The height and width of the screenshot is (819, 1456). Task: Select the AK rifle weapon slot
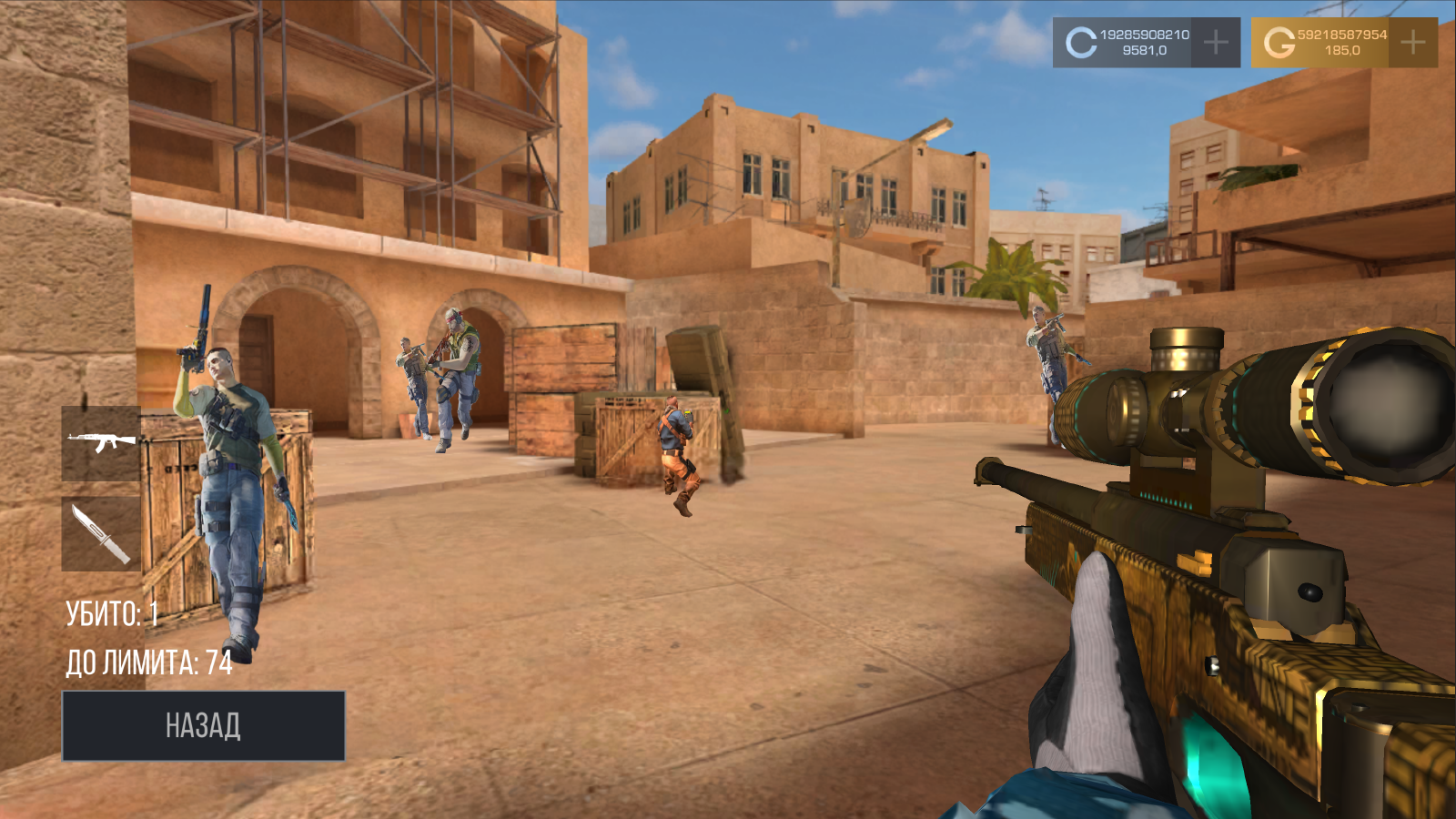(x=100, y=443)
